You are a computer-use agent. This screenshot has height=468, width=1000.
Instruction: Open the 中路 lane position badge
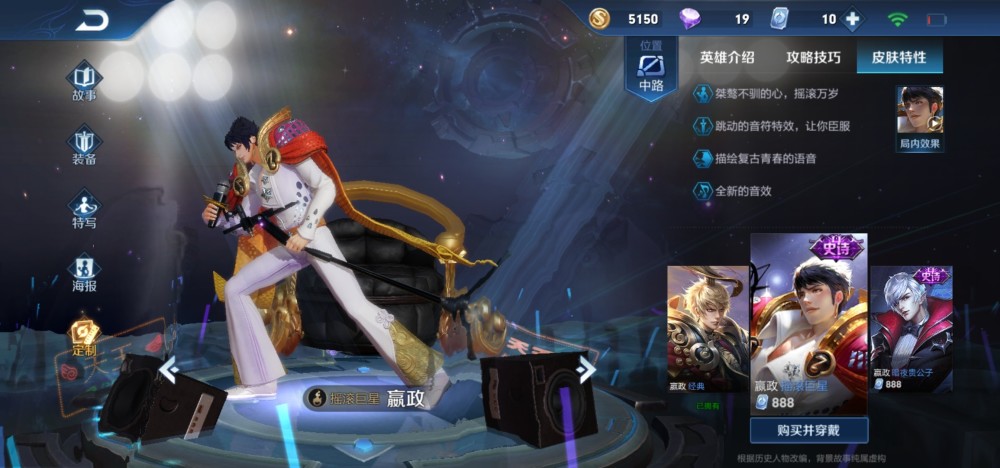click(651, 70)
